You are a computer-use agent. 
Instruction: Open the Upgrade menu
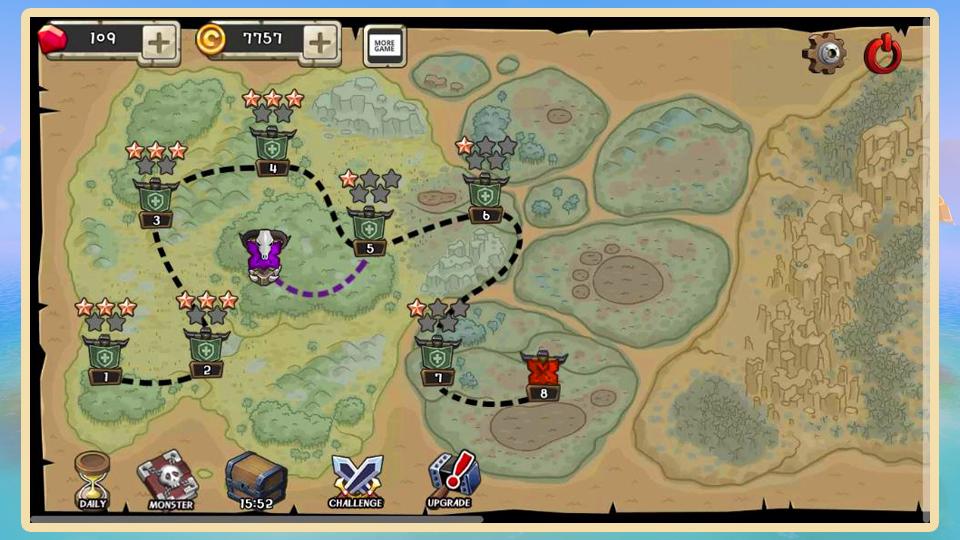[x=451, y=480]
